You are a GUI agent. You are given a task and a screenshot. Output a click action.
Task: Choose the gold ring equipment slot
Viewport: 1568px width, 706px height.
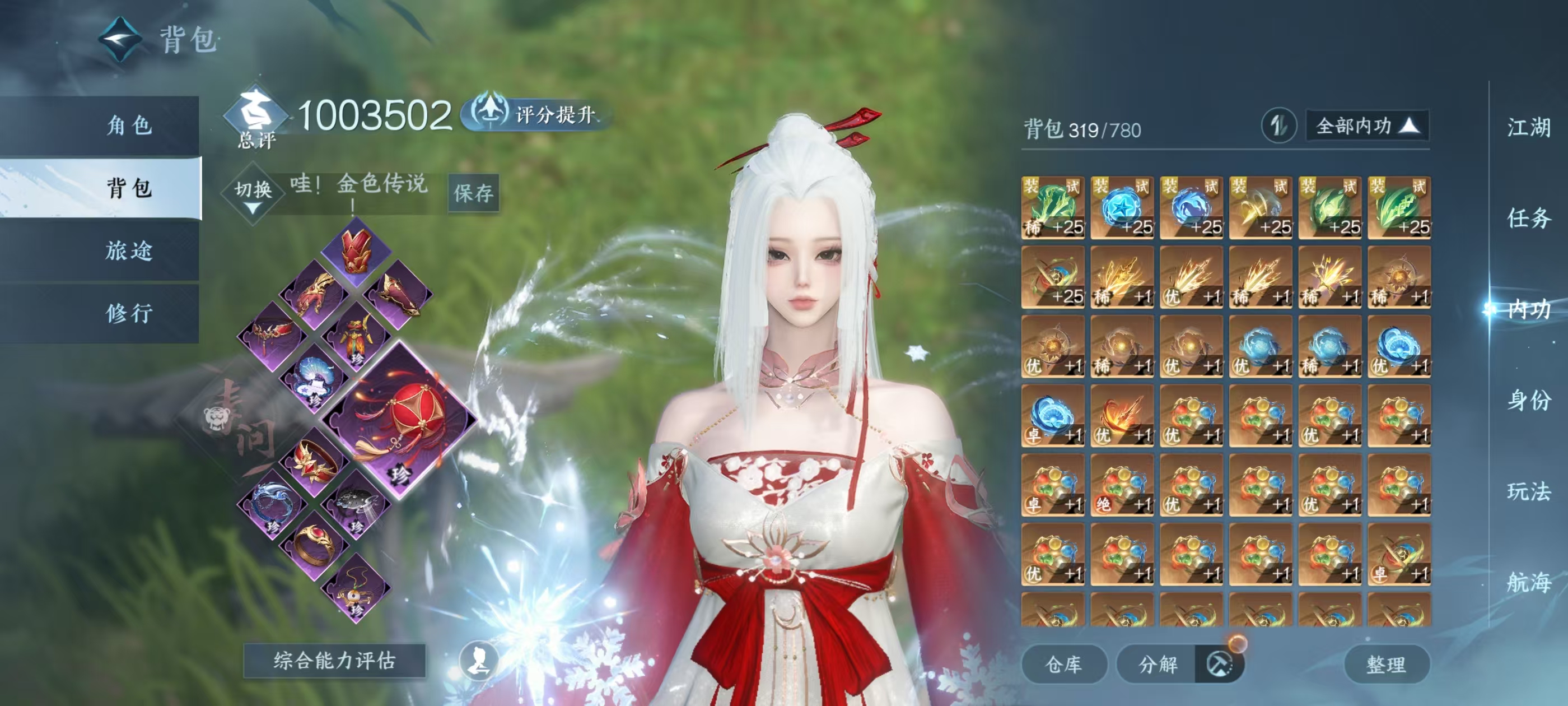coord(315,543)
